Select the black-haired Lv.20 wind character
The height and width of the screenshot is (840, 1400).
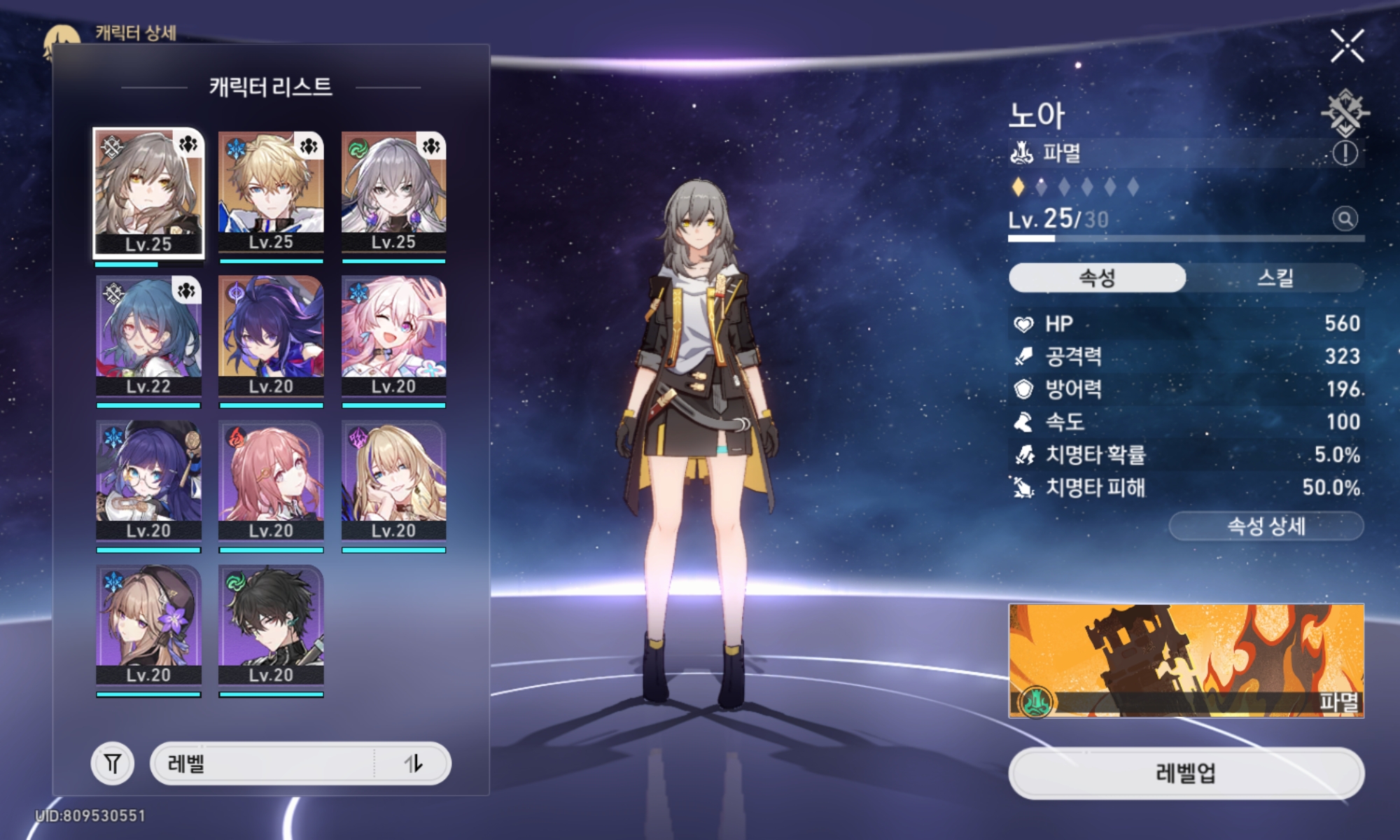click(271, 625)
